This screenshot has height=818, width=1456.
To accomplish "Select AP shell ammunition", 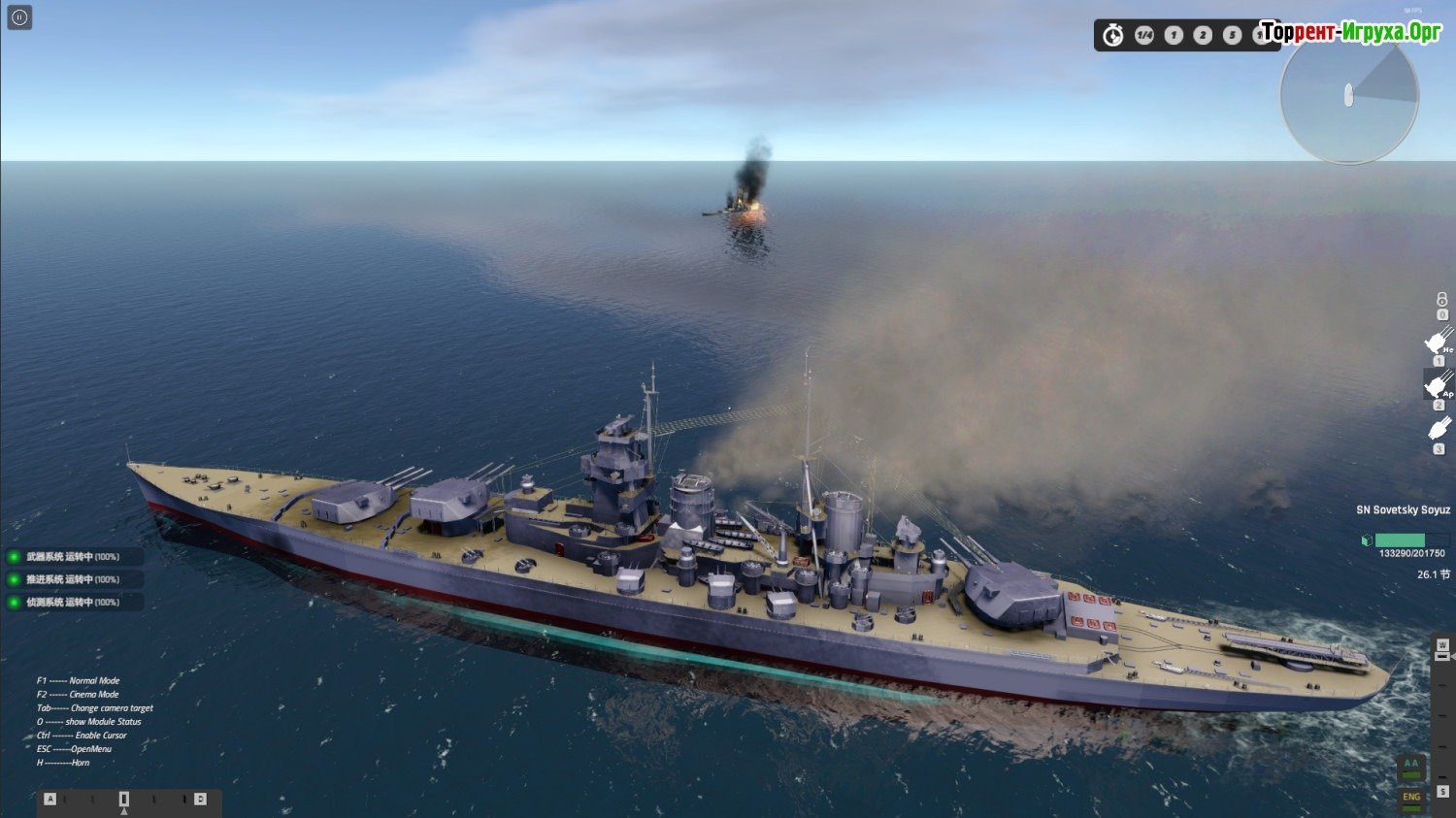I will [1438, 385].
